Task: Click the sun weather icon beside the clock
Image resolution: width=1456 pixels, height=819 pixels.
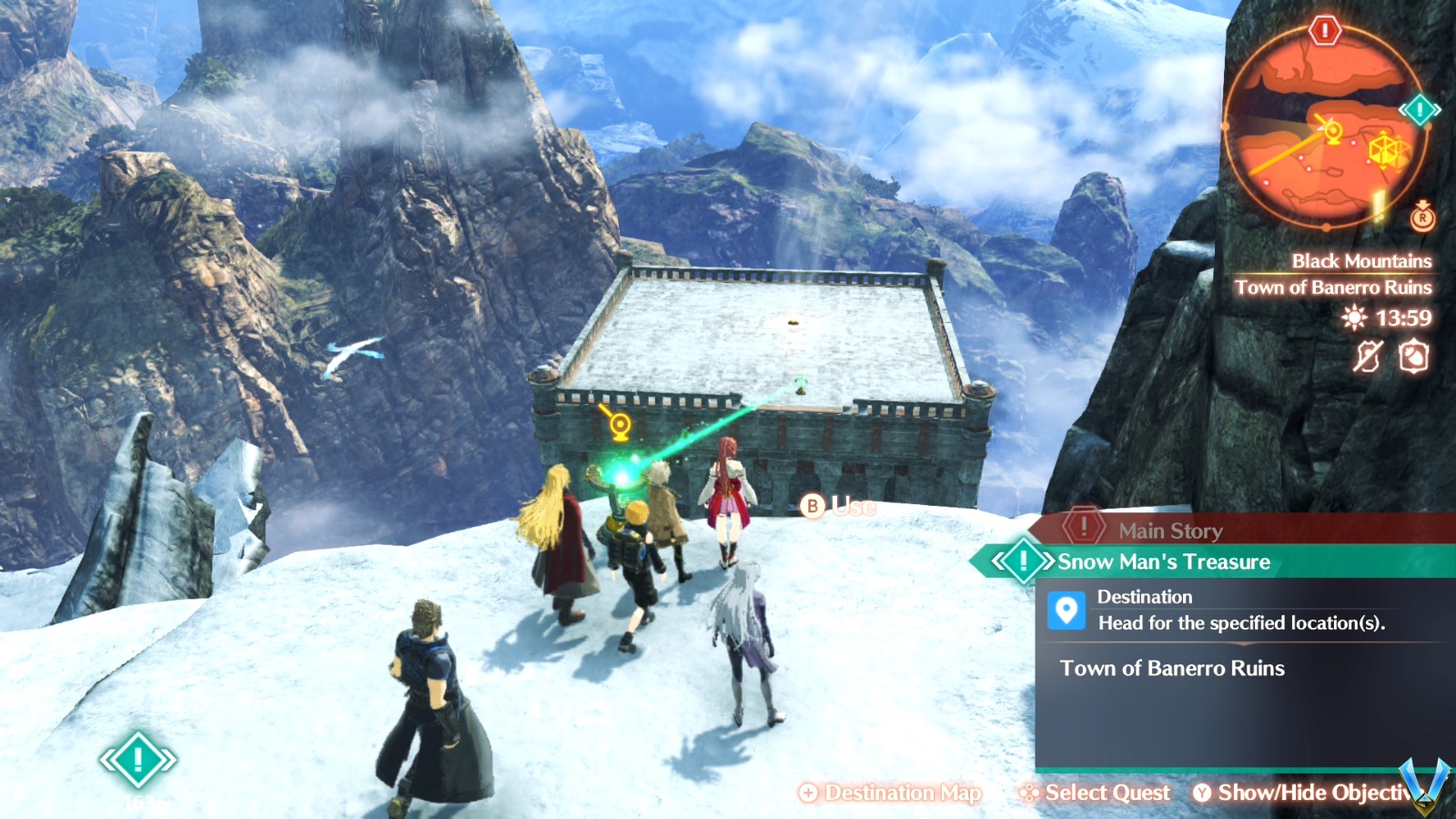Action: (1353, 317)
